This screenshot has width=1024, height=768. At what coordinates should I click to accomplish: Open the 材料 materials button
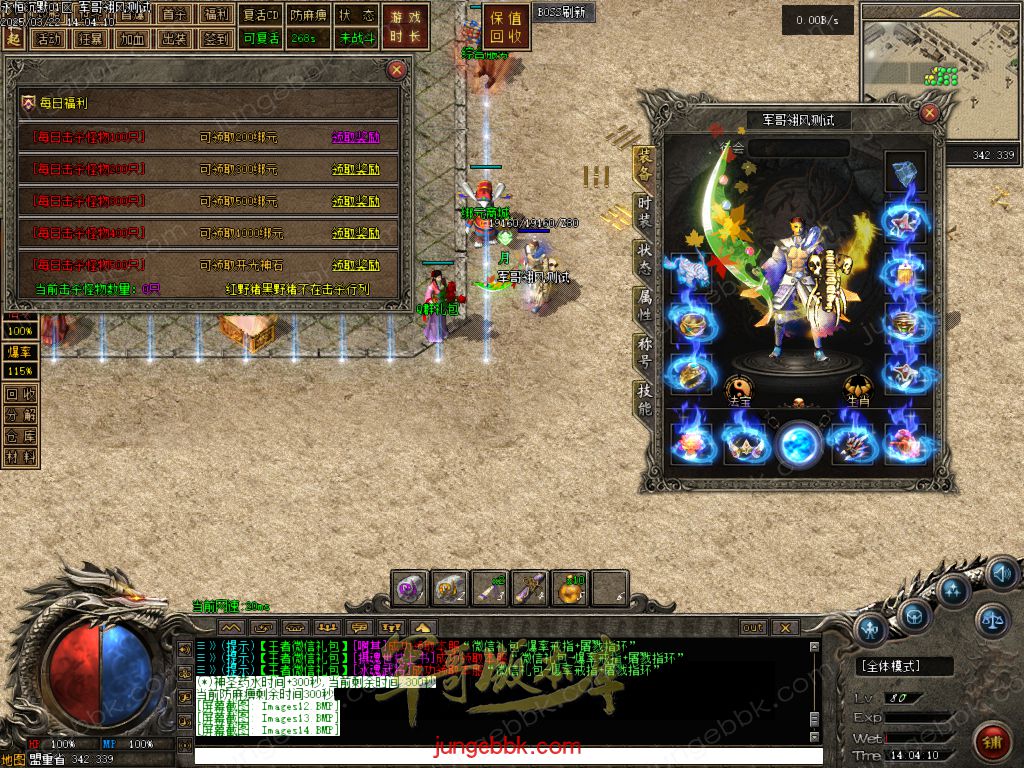21,457
